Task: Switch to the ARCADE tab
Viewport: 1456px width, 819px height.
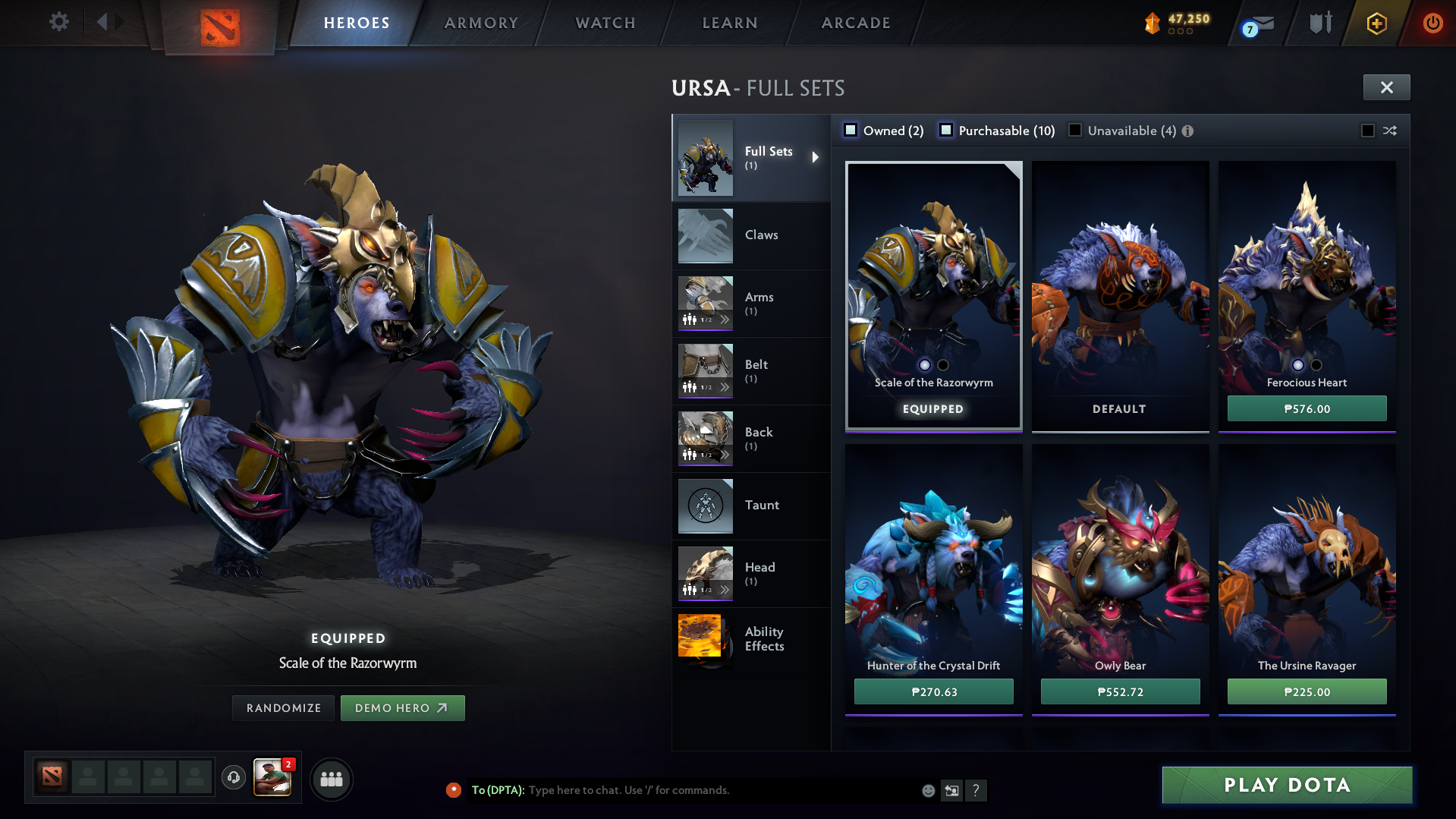Action: point(854,23)
